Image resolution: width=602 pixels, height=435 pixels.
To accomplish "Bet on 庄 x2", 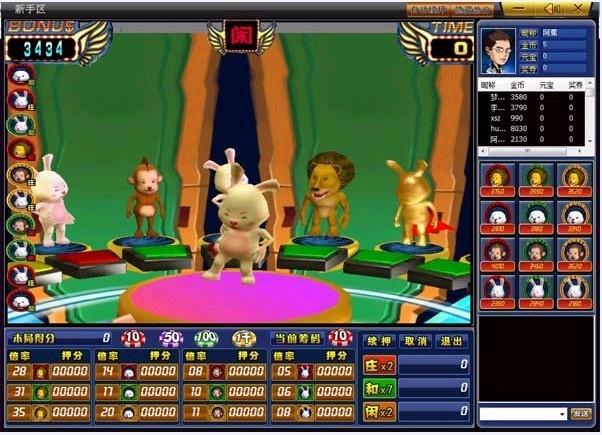I will tap(380, 365).
